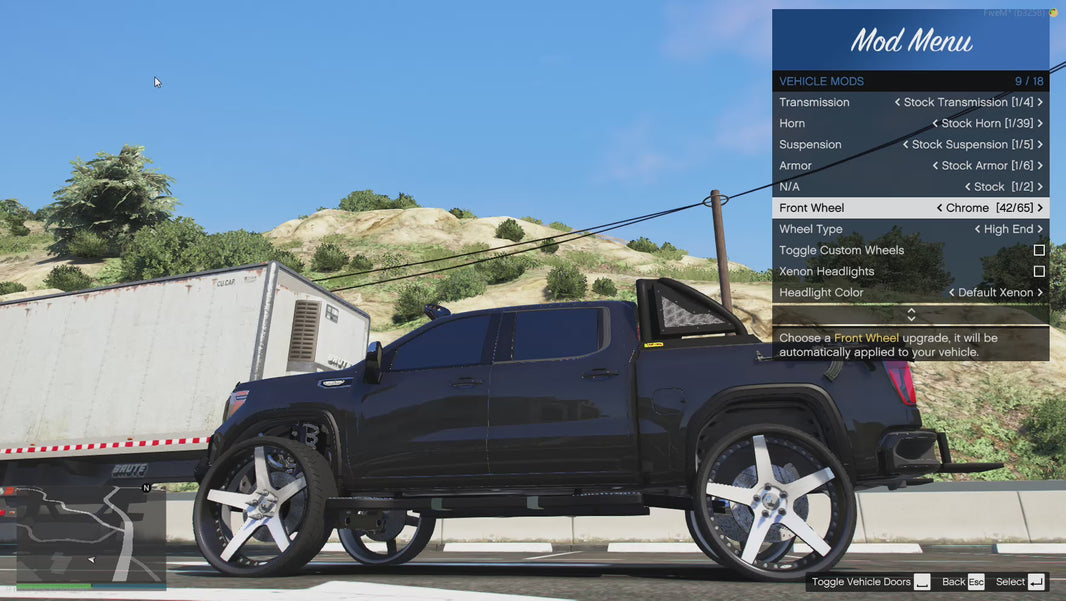Viewport: 1066px width, 601px height.
Task: Select the highlighted Front Wheel row
Action: point(910,208)
